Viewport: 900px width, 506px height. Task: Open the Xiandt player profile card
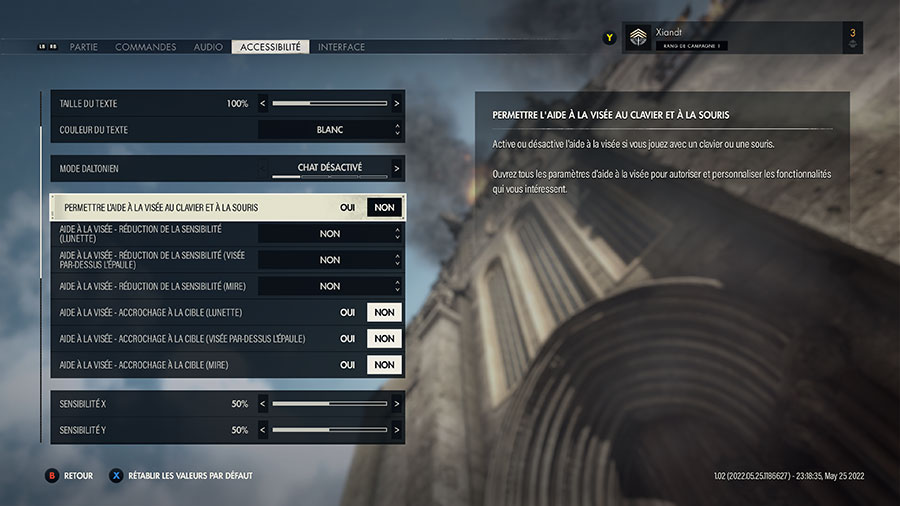[x=741, y=38]
